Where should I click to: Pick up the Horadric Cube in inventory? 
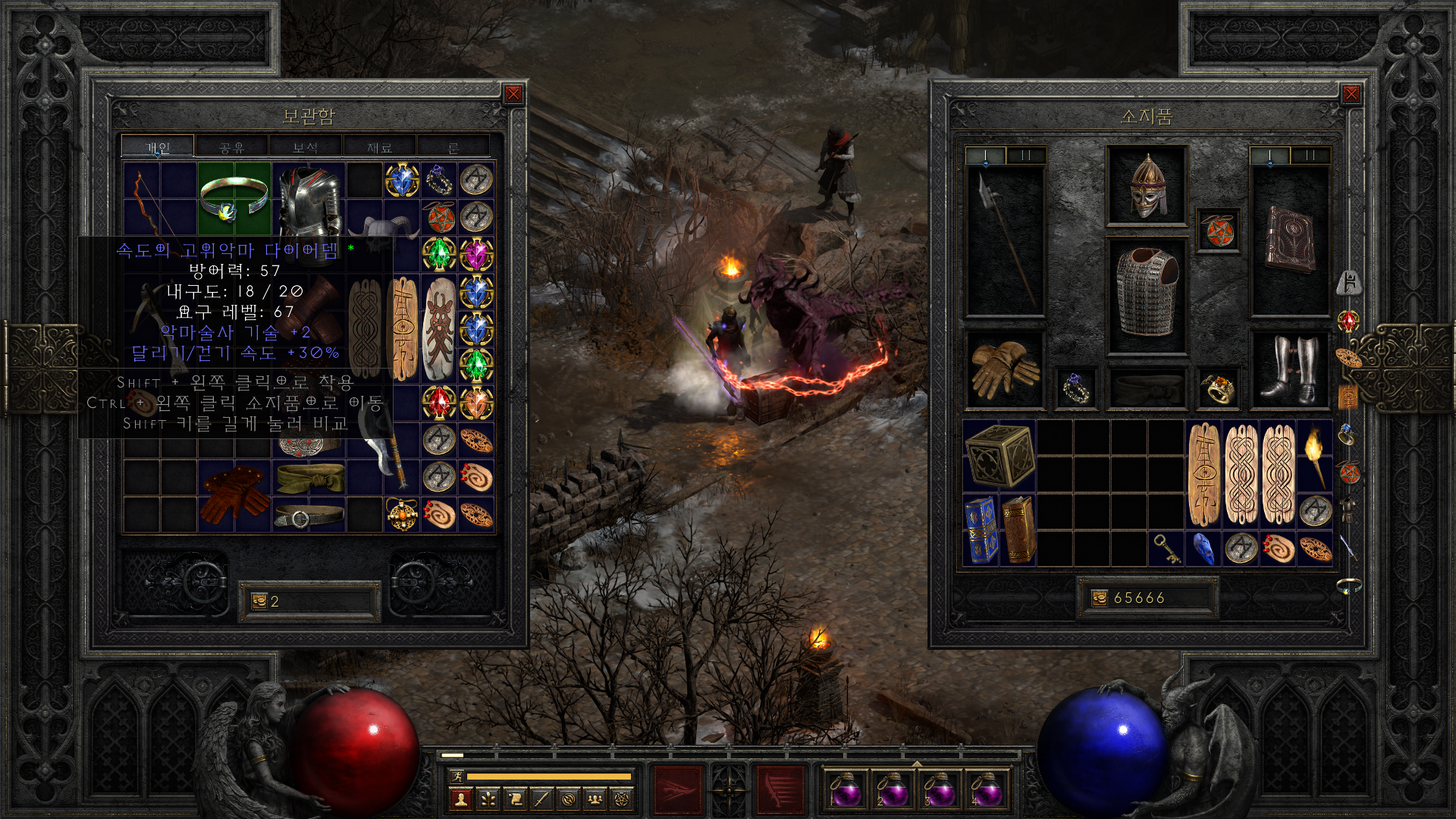999,455
